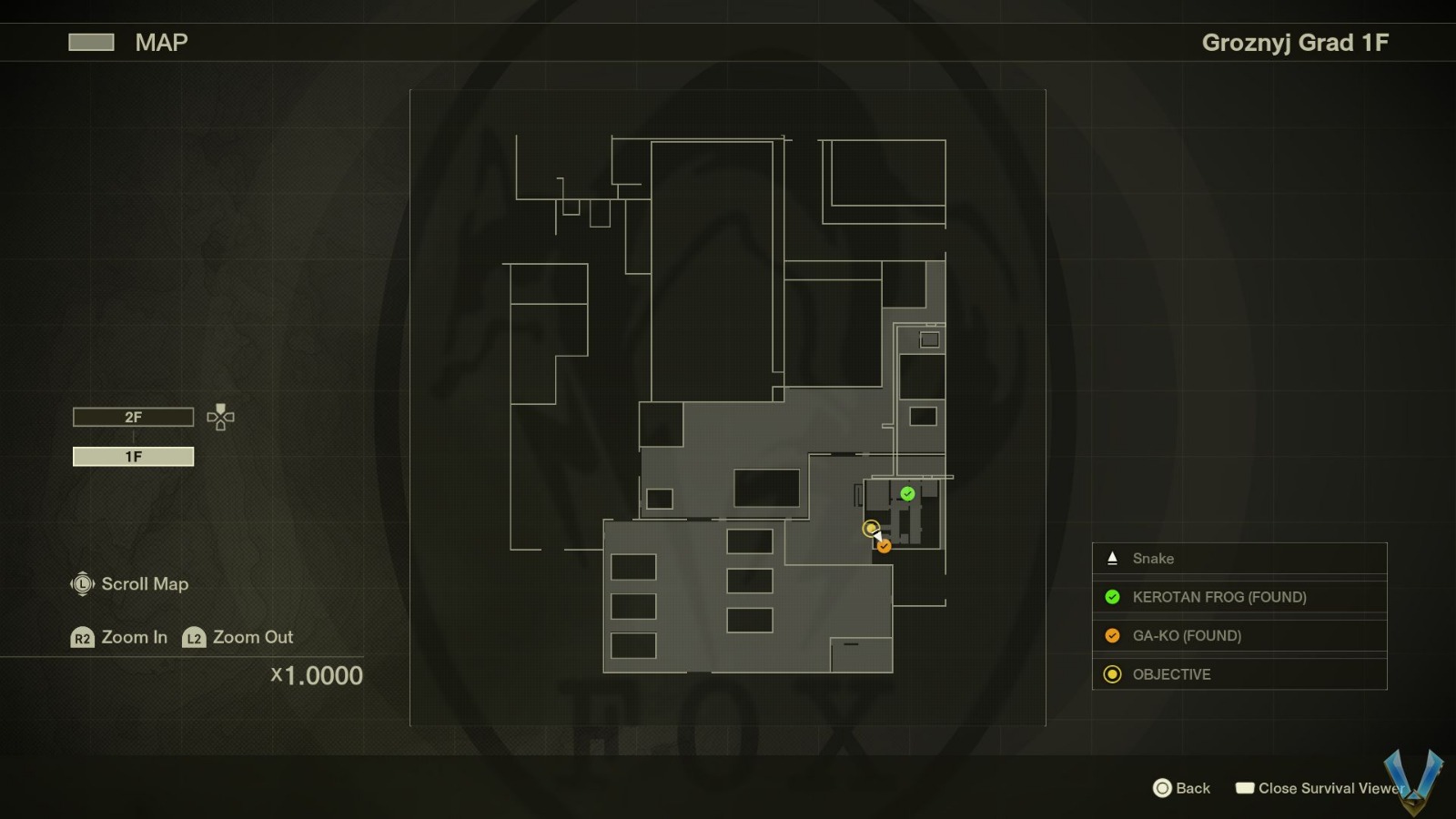This screenshot has height=819, width=1456.
Task: Select the highlighted 1F floor entry
Action: (x=133, y=456)
